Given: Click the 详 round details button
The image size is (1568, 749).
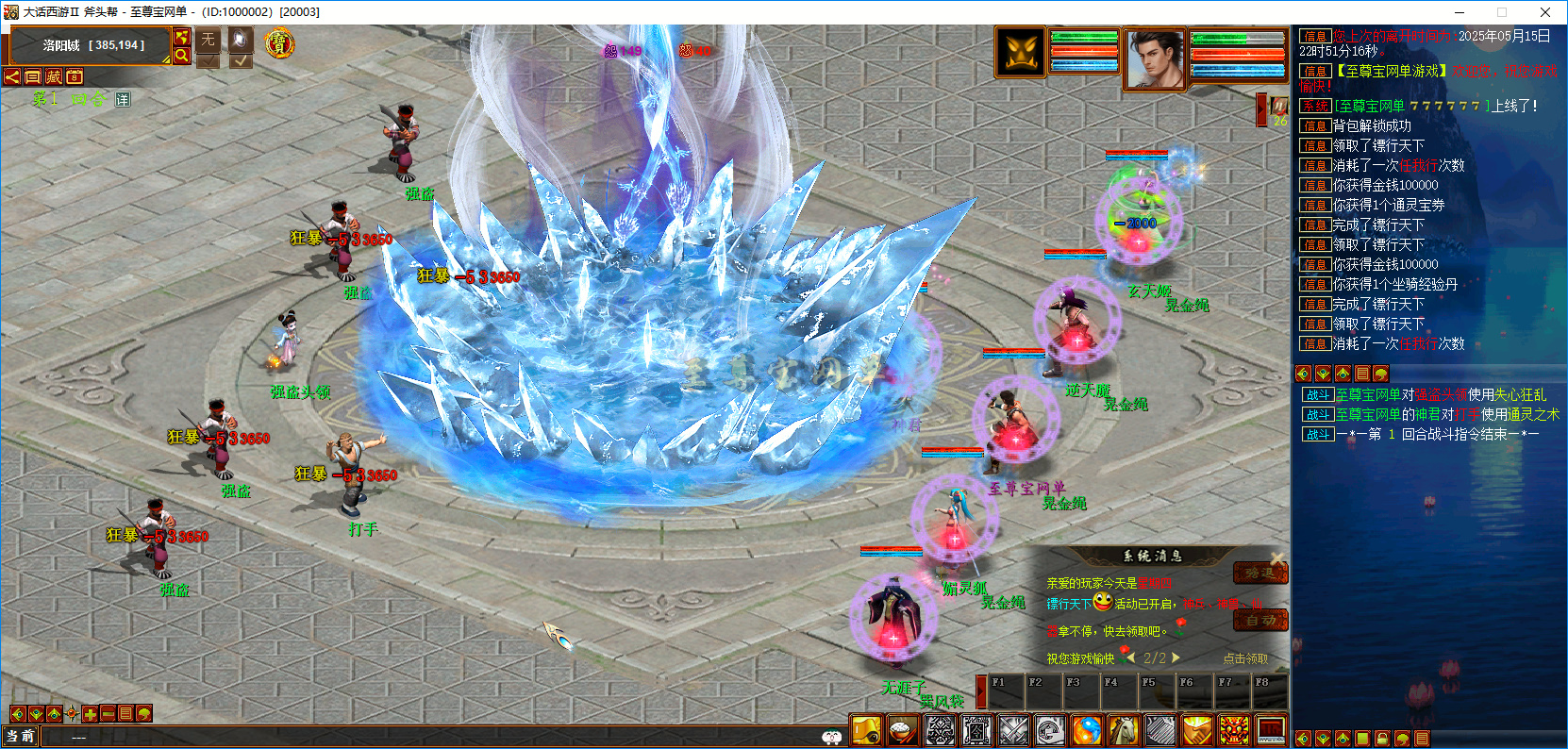Looking at the screenshot, I should coord(123,99).
